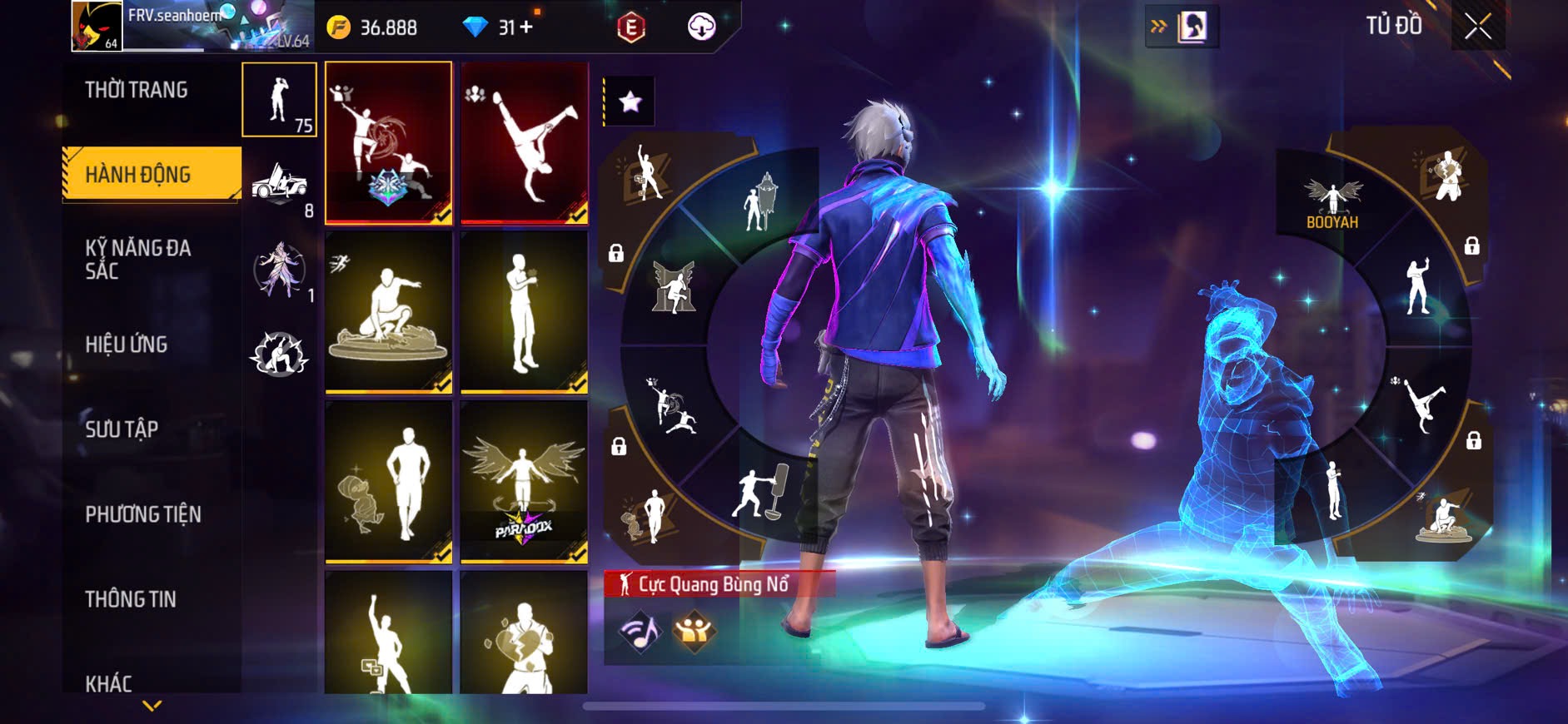The image size is (1568, 724).
Task: Choose the crouching landing pose emote tile
Action: [389, 312]
